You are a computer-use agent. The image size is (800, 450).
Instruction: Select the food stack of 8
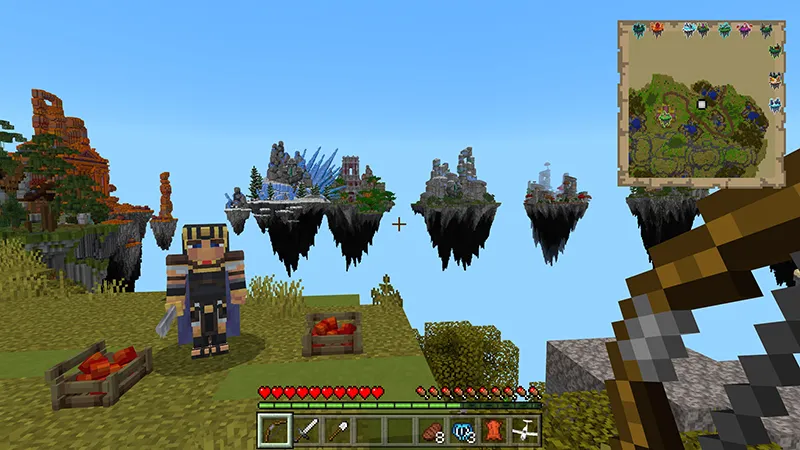tap(432, 431)
